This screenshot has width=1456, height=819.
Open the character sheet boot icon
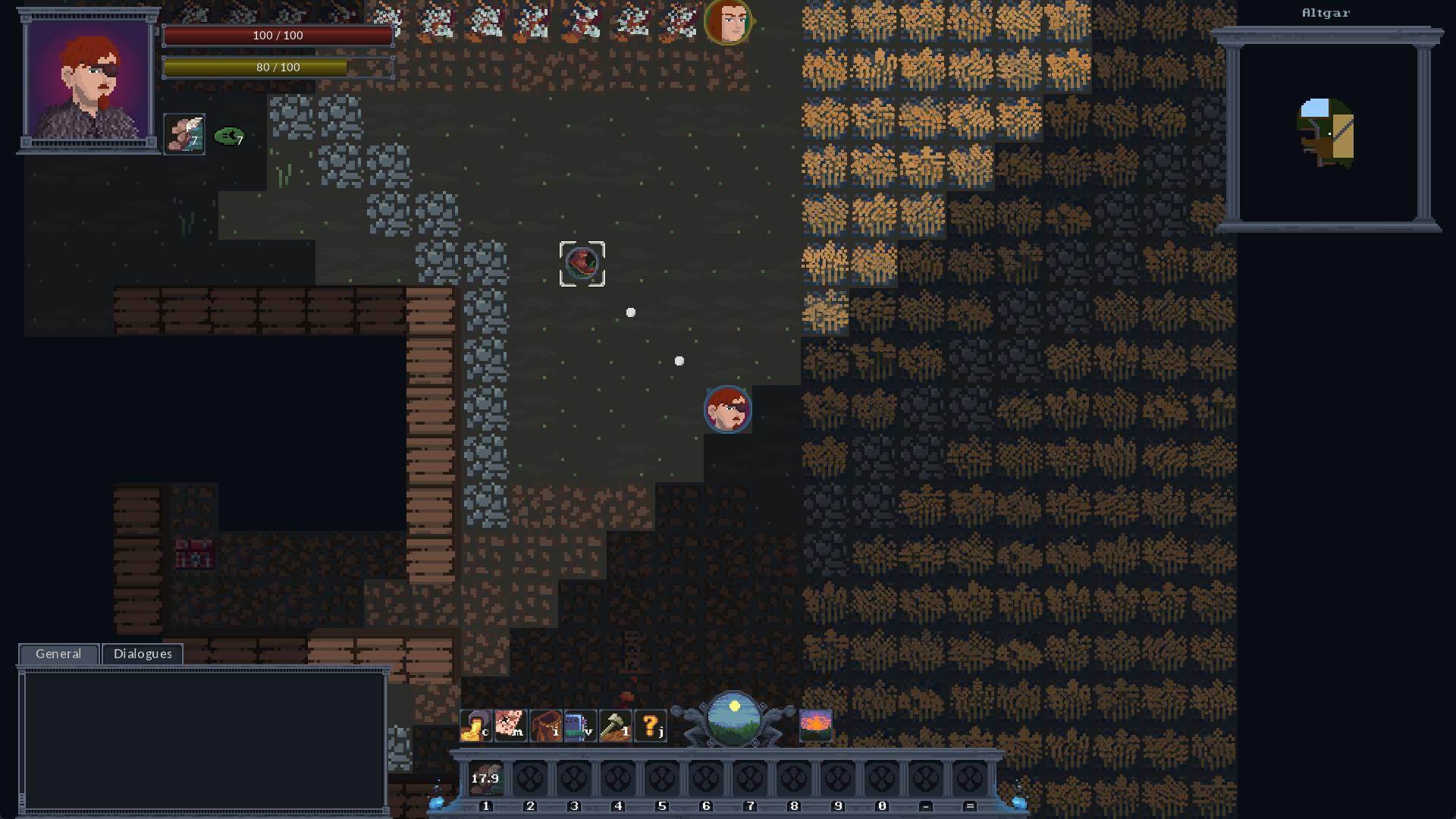pyautogui.click(x=476, y=726)
